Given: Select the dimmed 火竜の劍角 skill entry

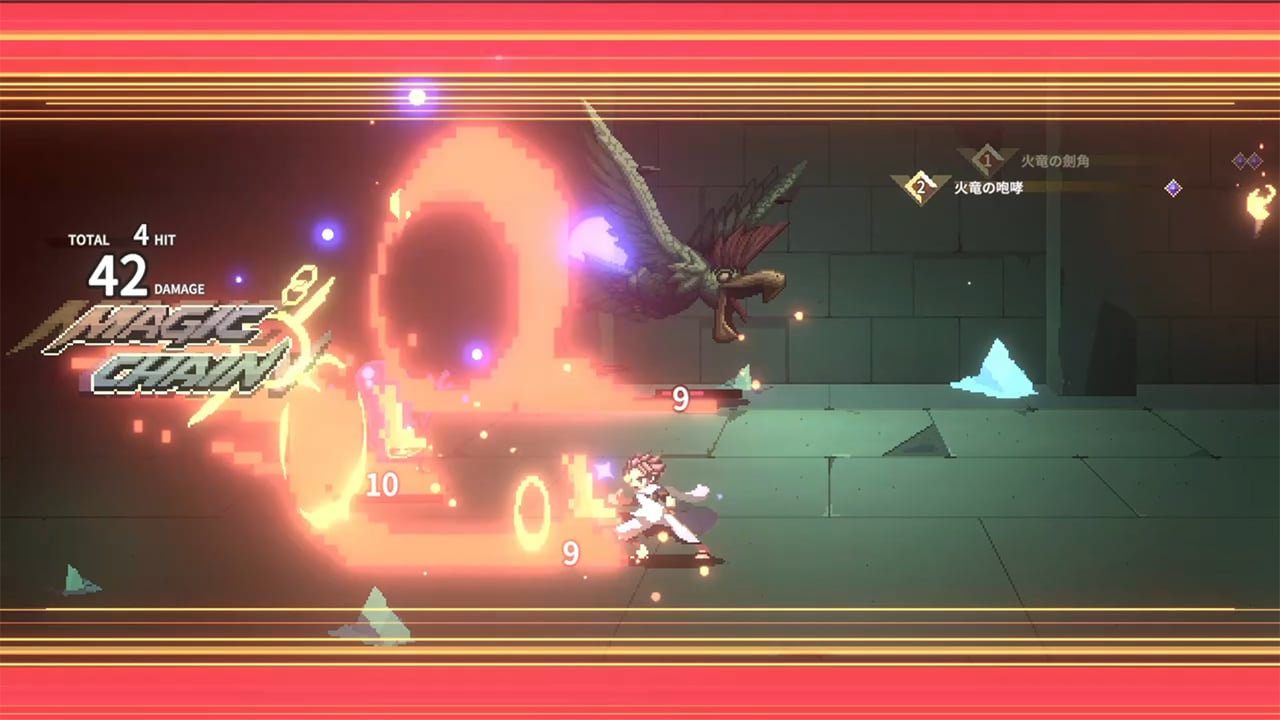Looking at the screenshot, I should coord(1053,161).
